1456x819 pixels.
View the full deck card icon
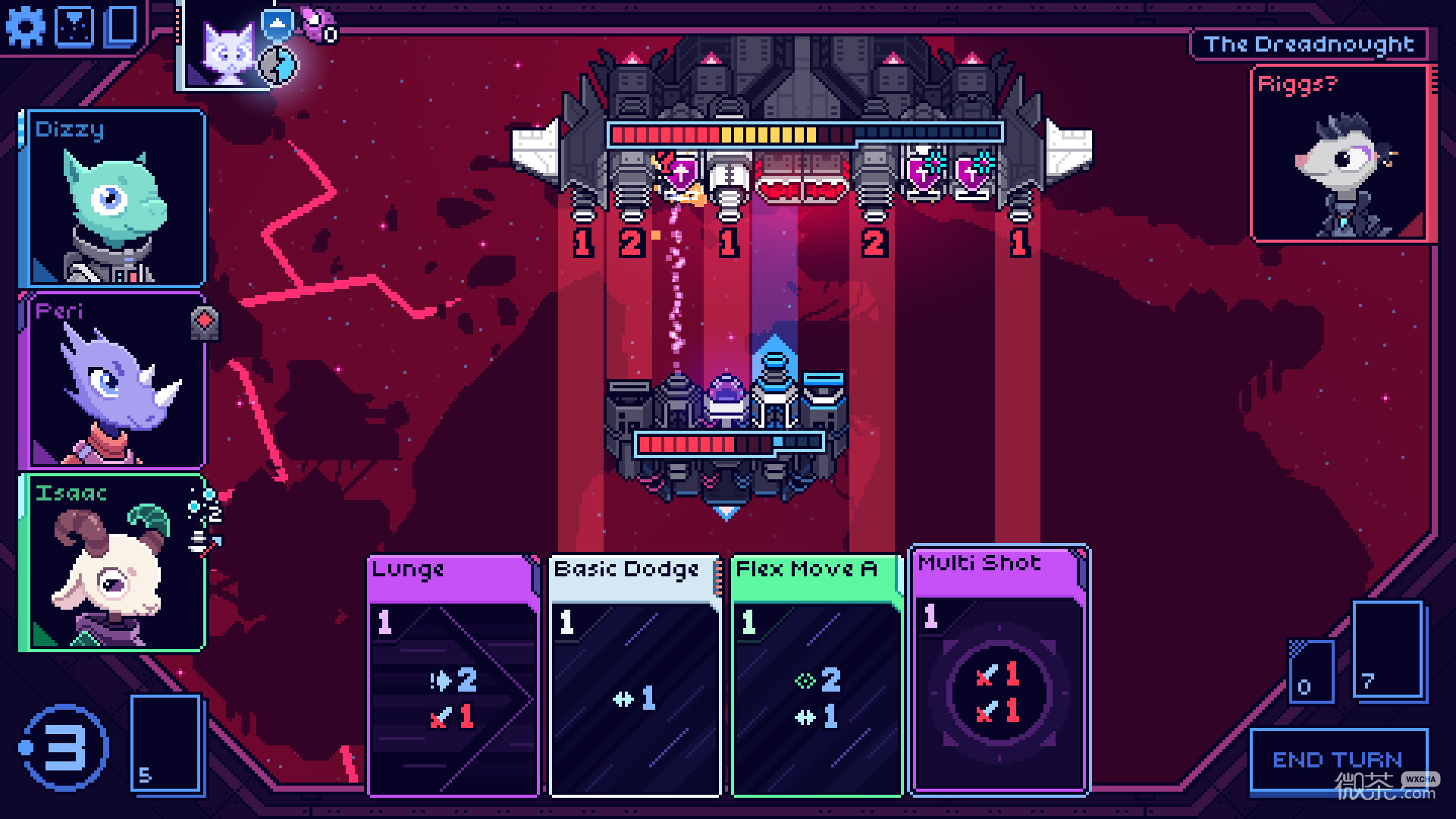click(122, 25)
